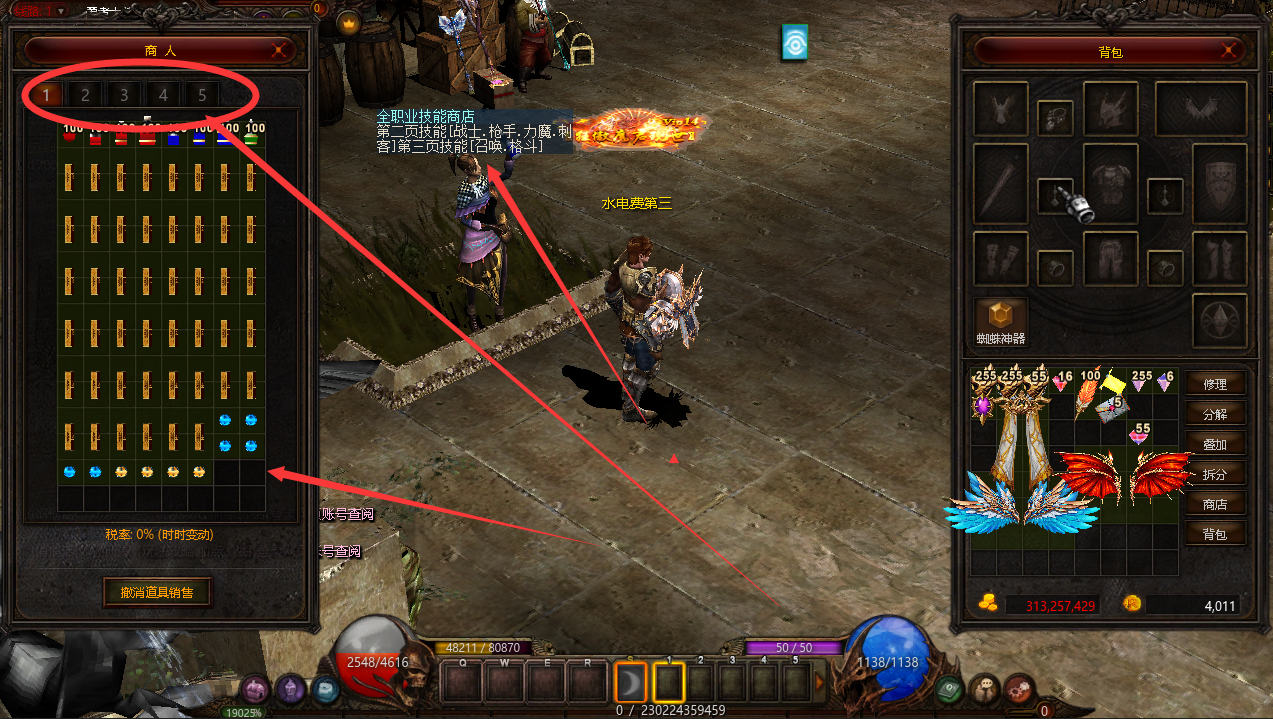Click the 拆分 split button
The width and height of the screenshot is (1273, 719).
(1215, 474)
